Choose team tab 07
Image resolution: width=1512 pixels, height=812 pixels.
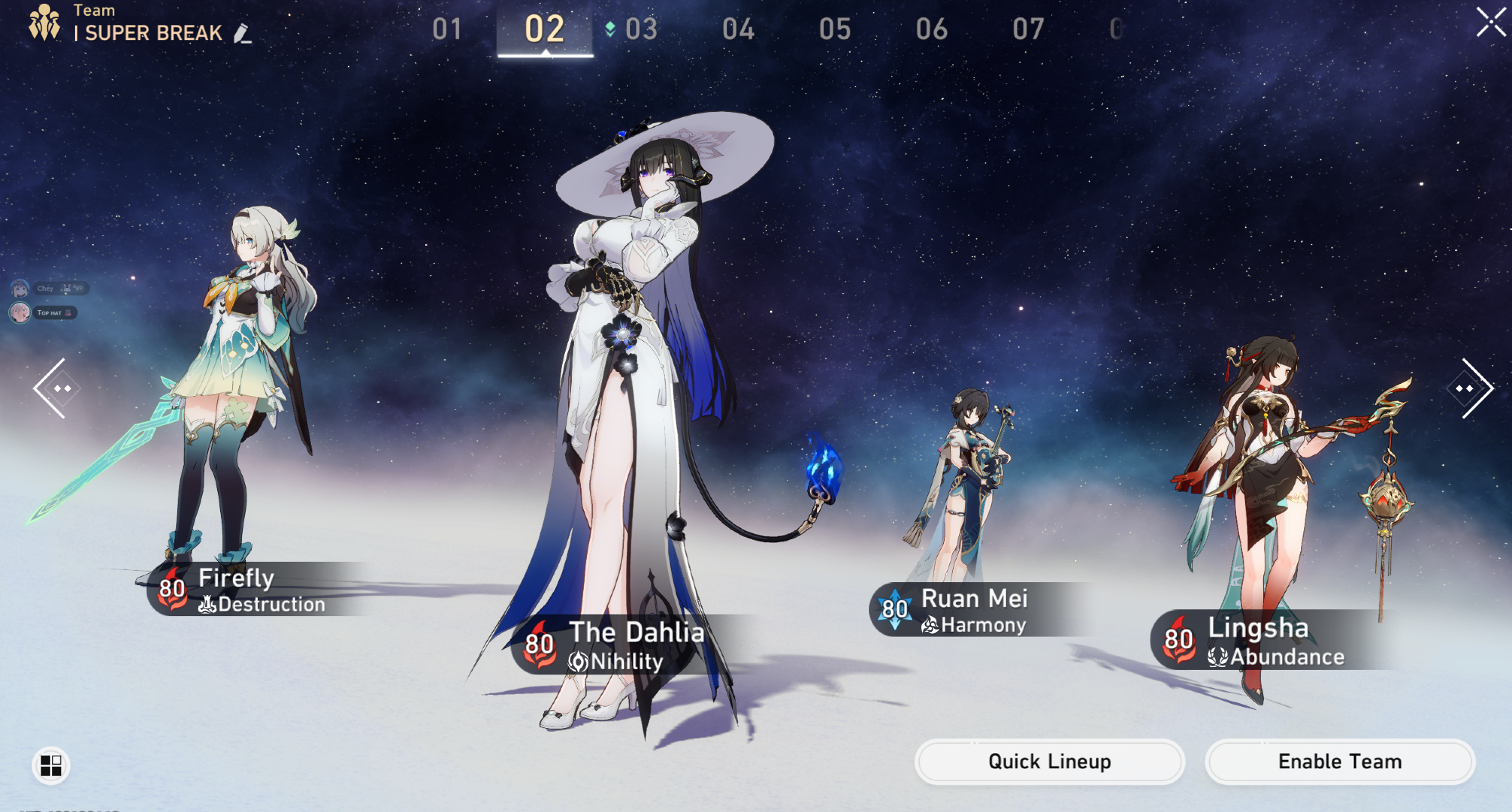tap(1029, 29)
